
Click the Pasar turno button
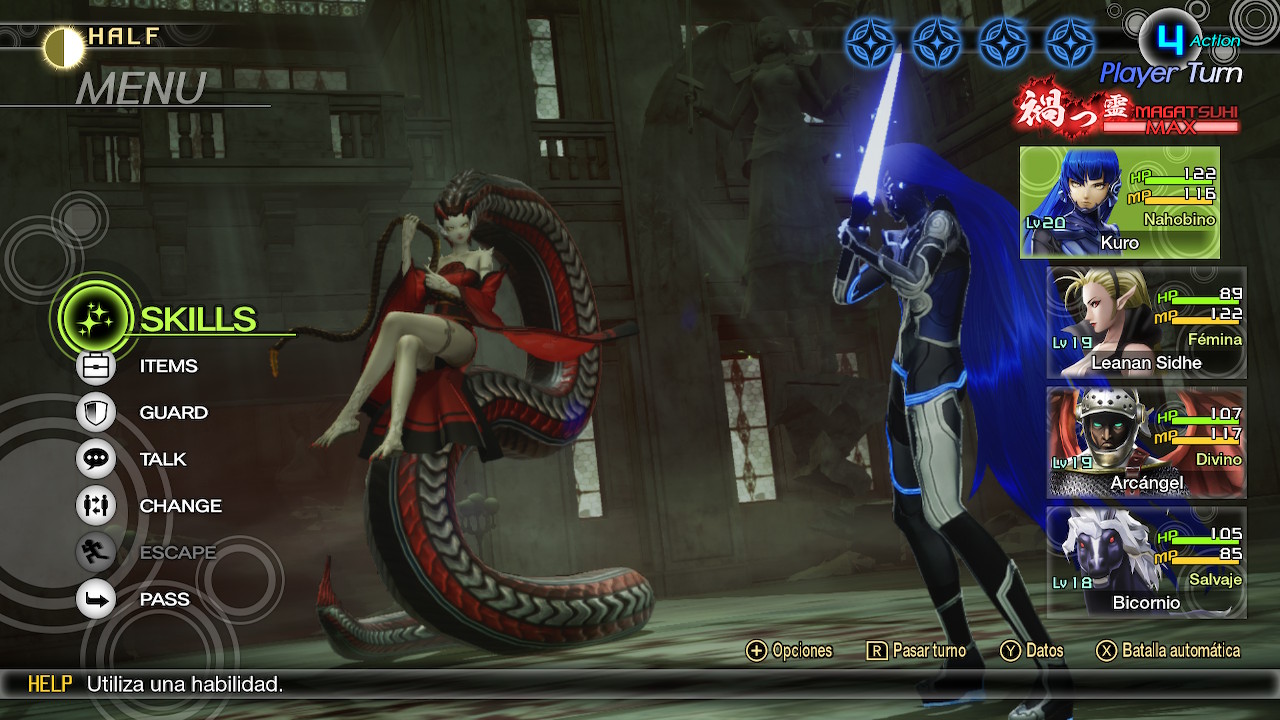tap(917, 651)
